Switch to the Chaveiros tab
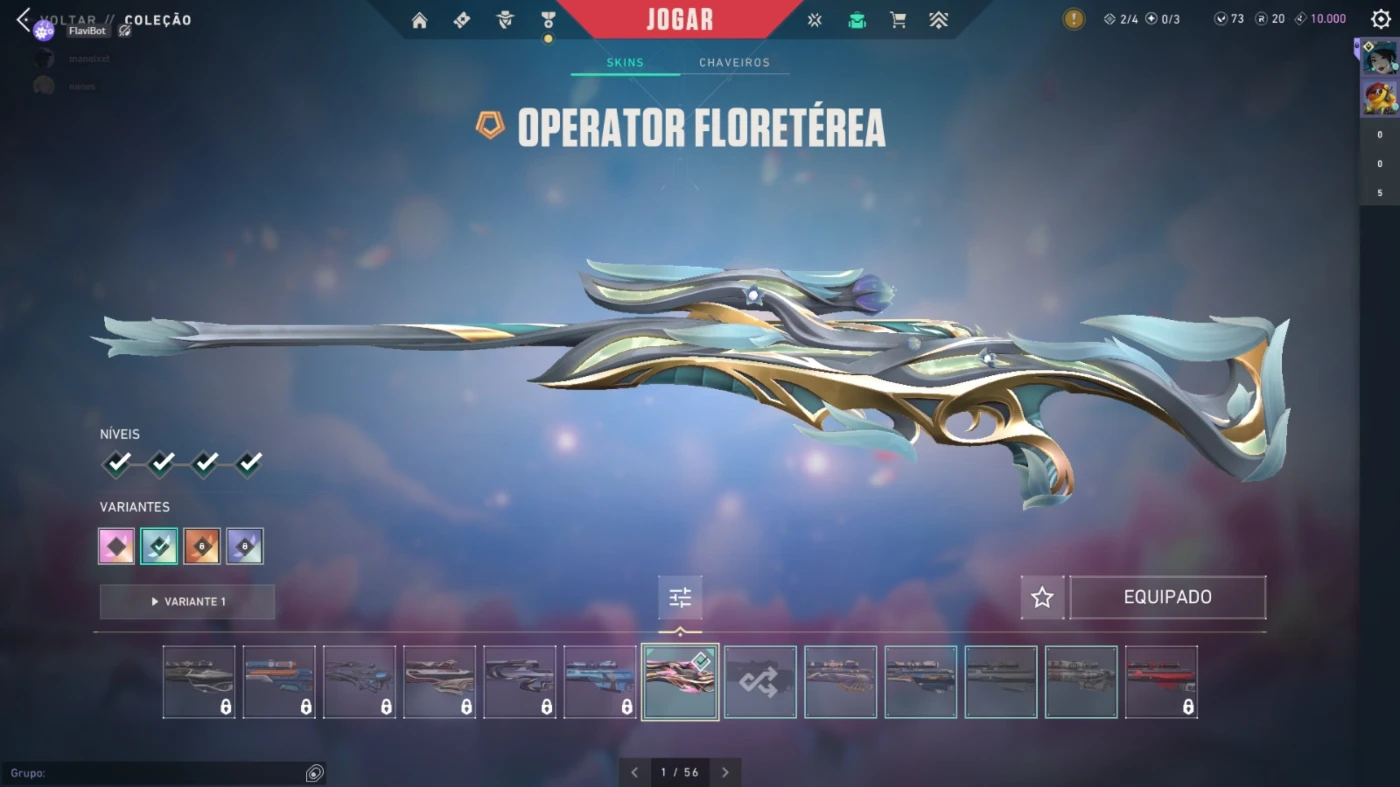Screen dimensions: 1400x787 click(734, 63)
